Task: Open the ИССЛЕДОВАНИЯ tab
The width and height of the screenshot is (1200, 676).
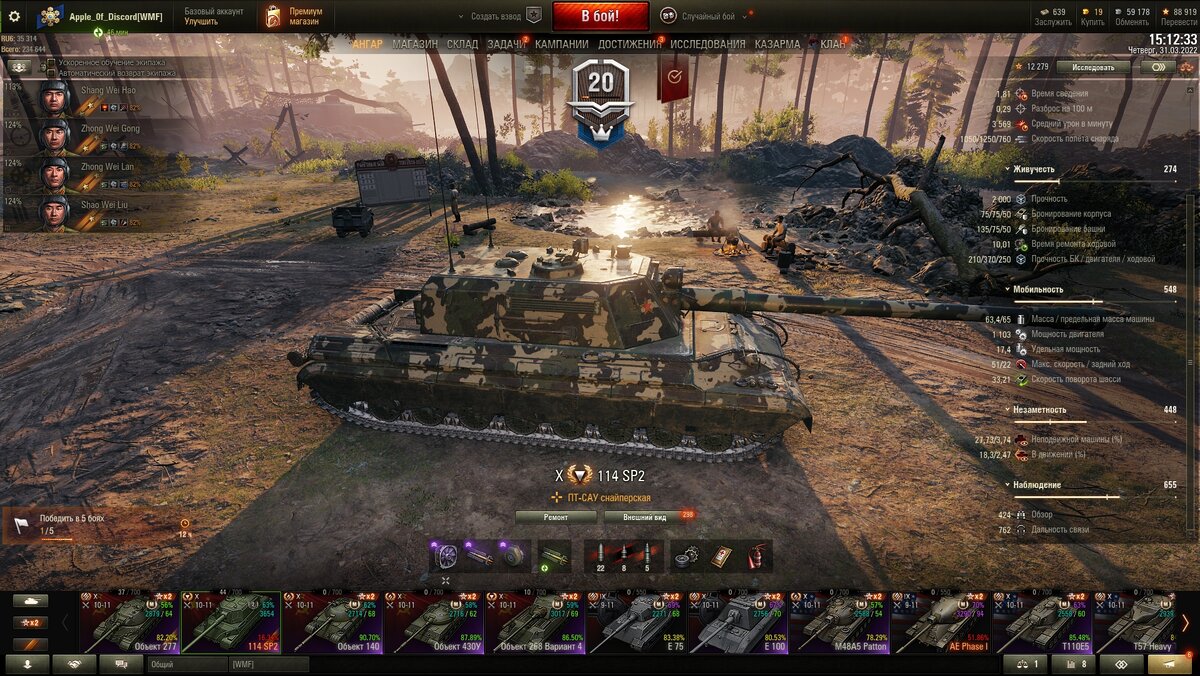Action: point(707,44)
